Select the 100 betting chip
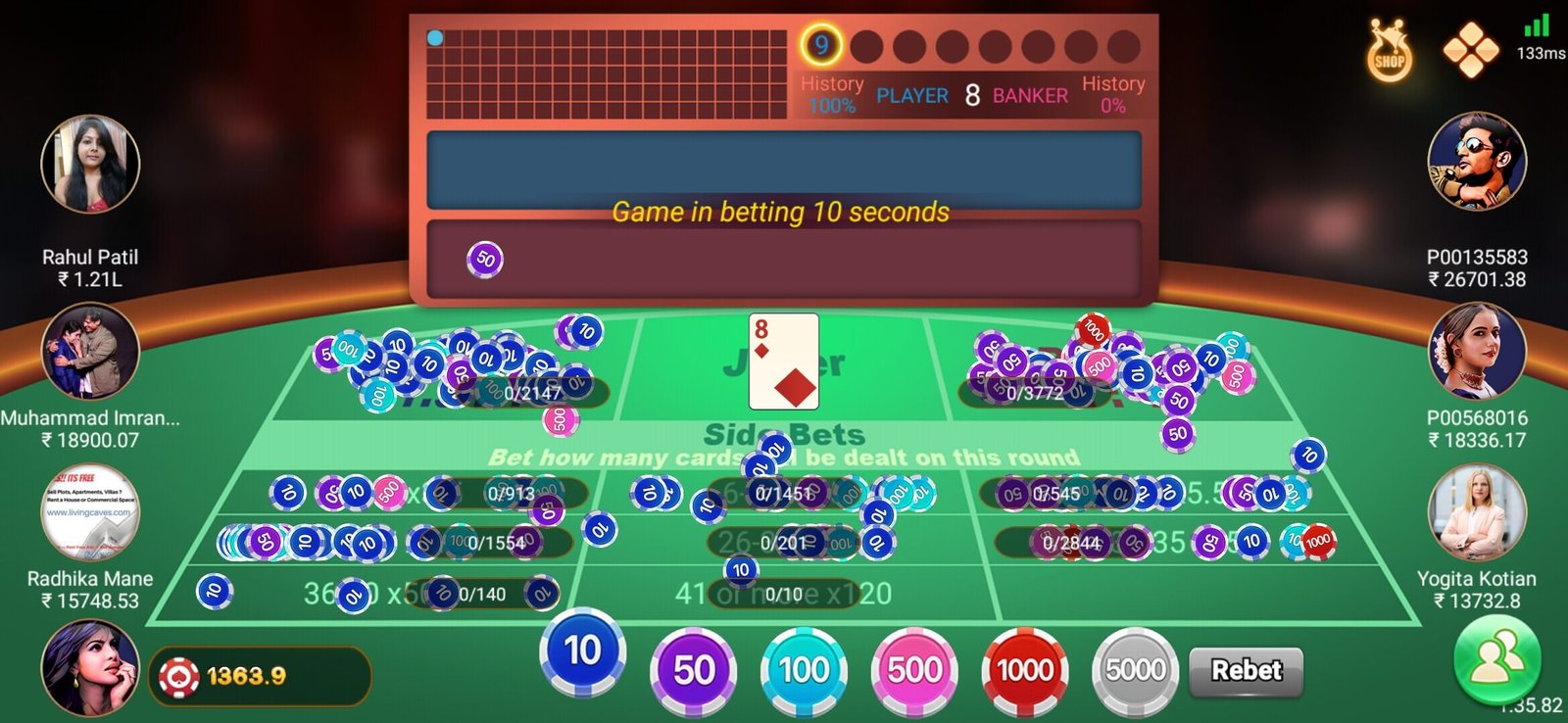 pyautogui.click(x=802, y=670)
